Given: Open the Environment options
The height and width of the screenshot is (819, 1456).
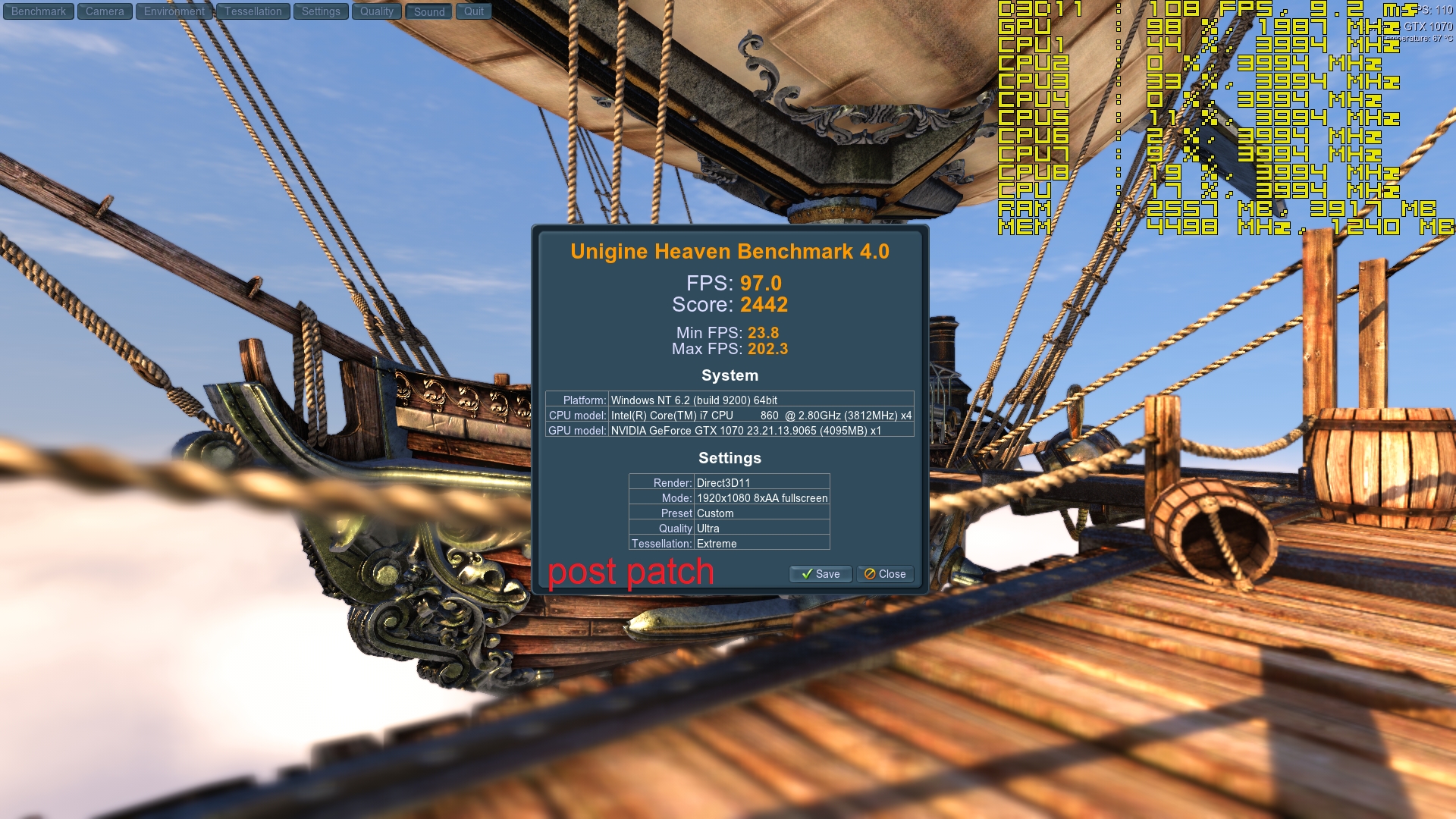Looking at the screenshot, I should (174, 11).
